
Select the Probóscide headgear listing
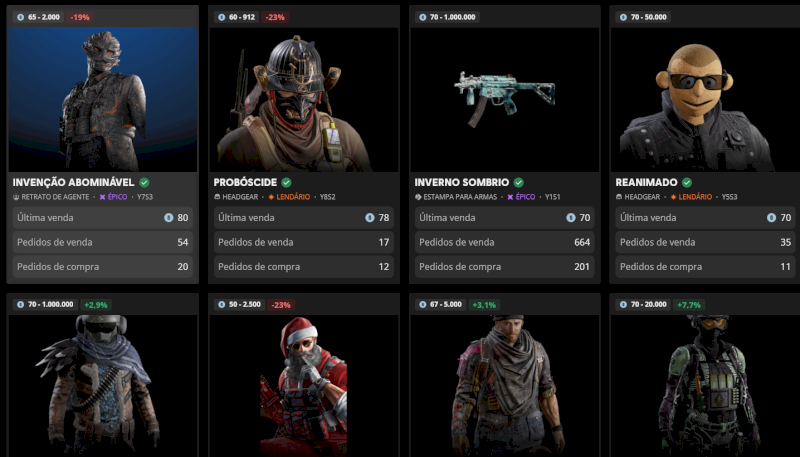(304, 98)
